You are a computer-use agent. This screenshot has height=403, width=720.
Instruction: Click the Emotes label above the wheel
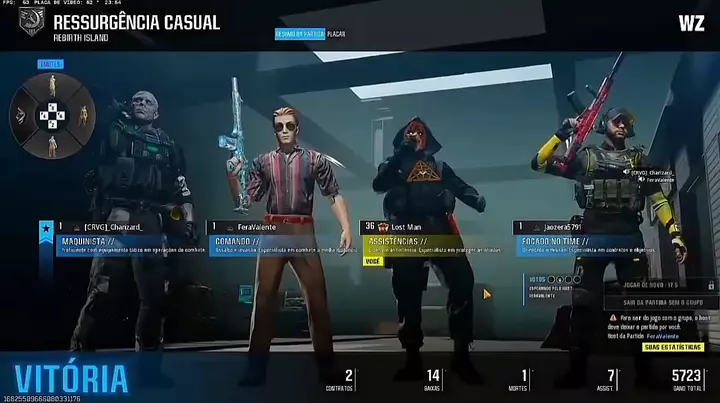click(x=50, y=64)
